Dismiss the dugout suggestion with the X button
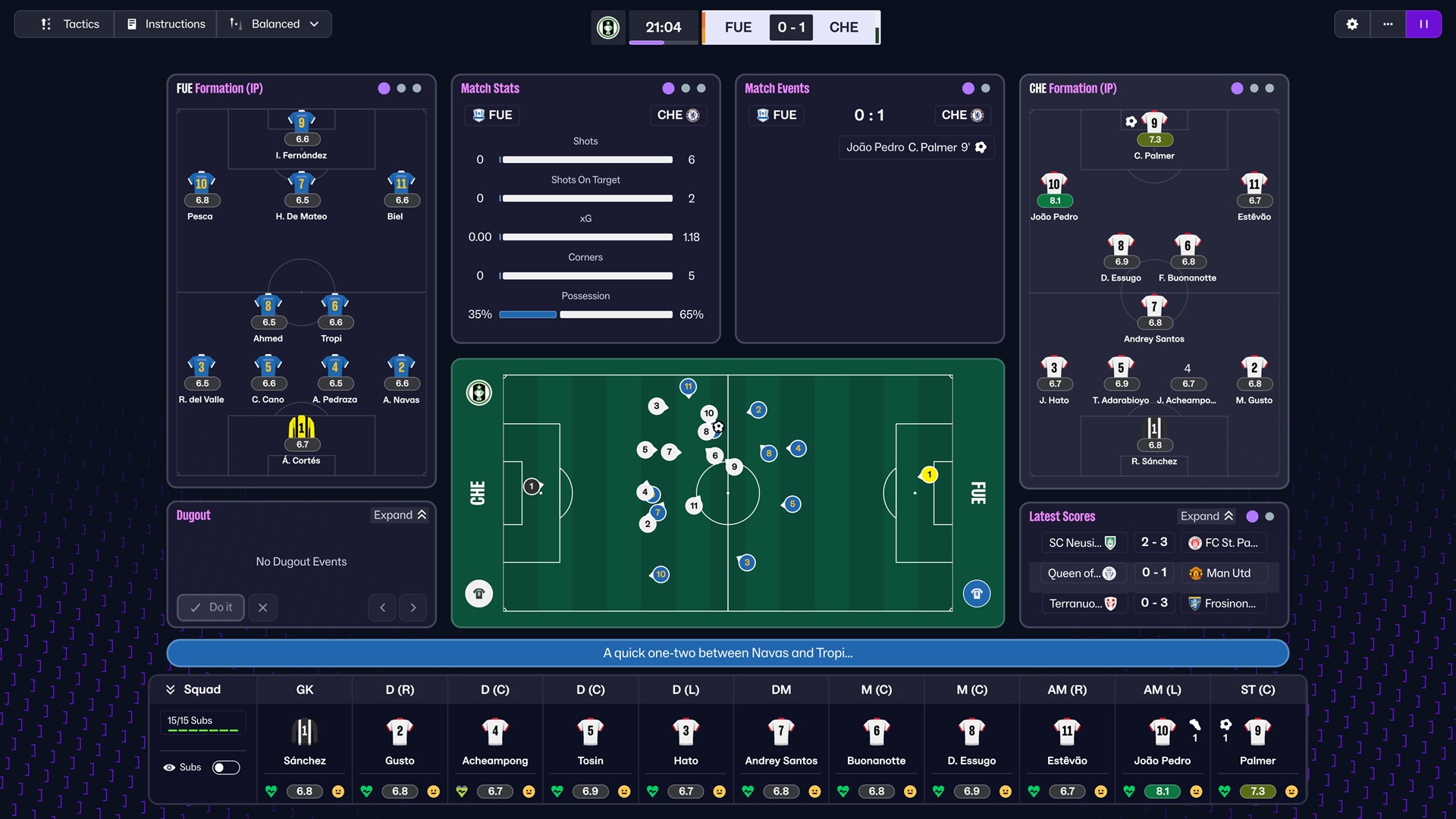This screenshot has width=1456, height=819. click(263, 607)
